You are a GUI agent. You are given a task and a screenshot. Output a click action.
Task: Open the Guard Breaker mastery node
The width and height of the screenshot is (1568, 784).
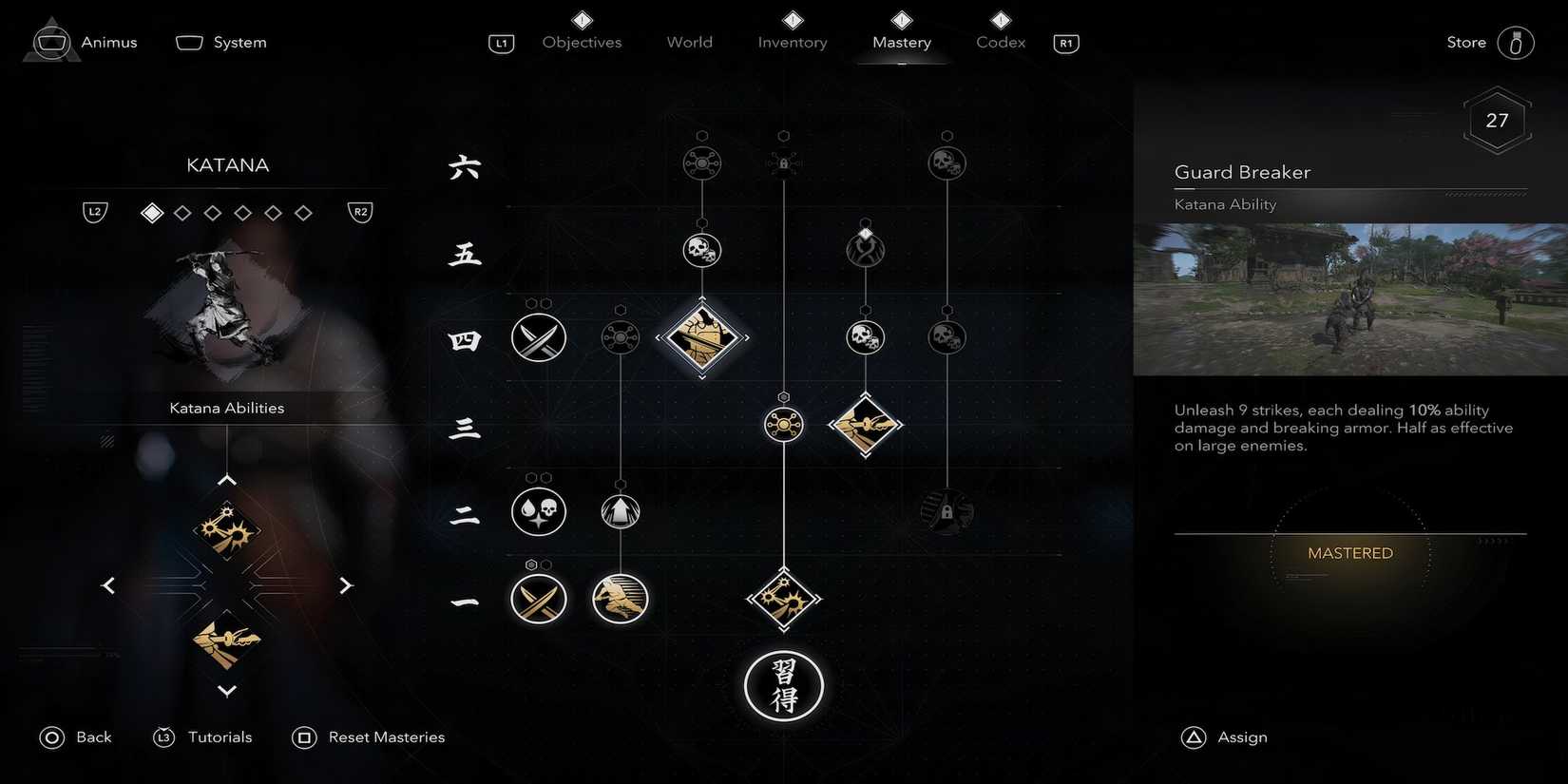pos(701,337)
